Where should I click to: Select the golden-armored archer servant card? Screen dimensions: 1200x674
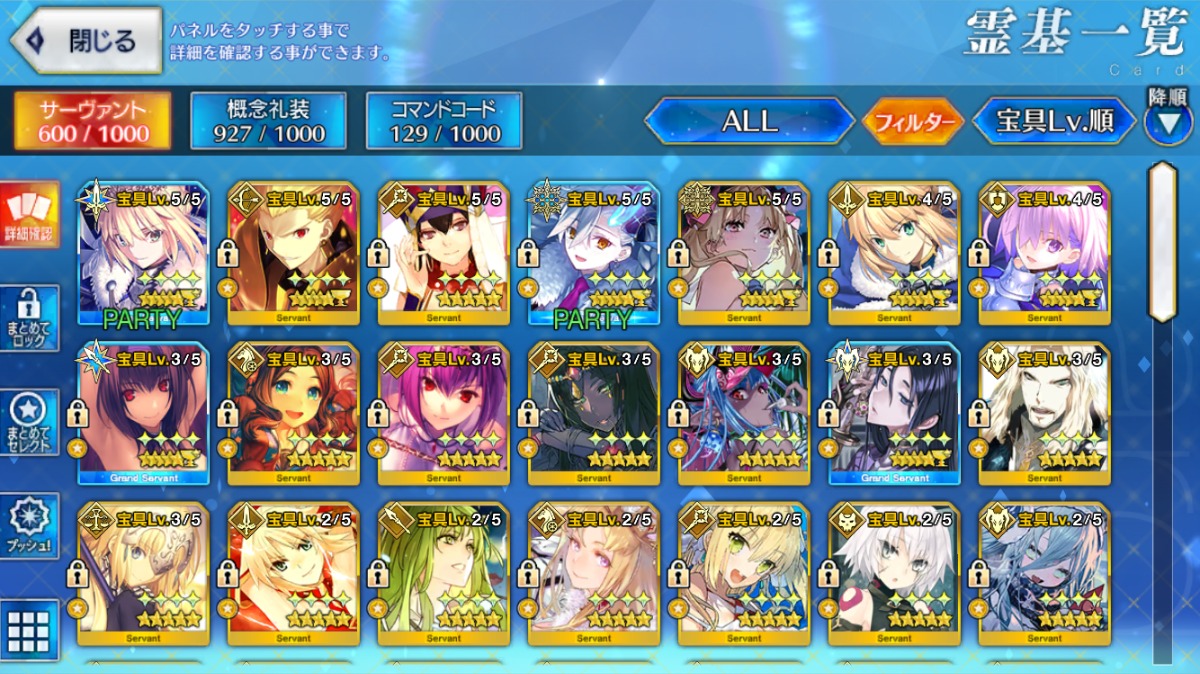[x=294, y=254]
